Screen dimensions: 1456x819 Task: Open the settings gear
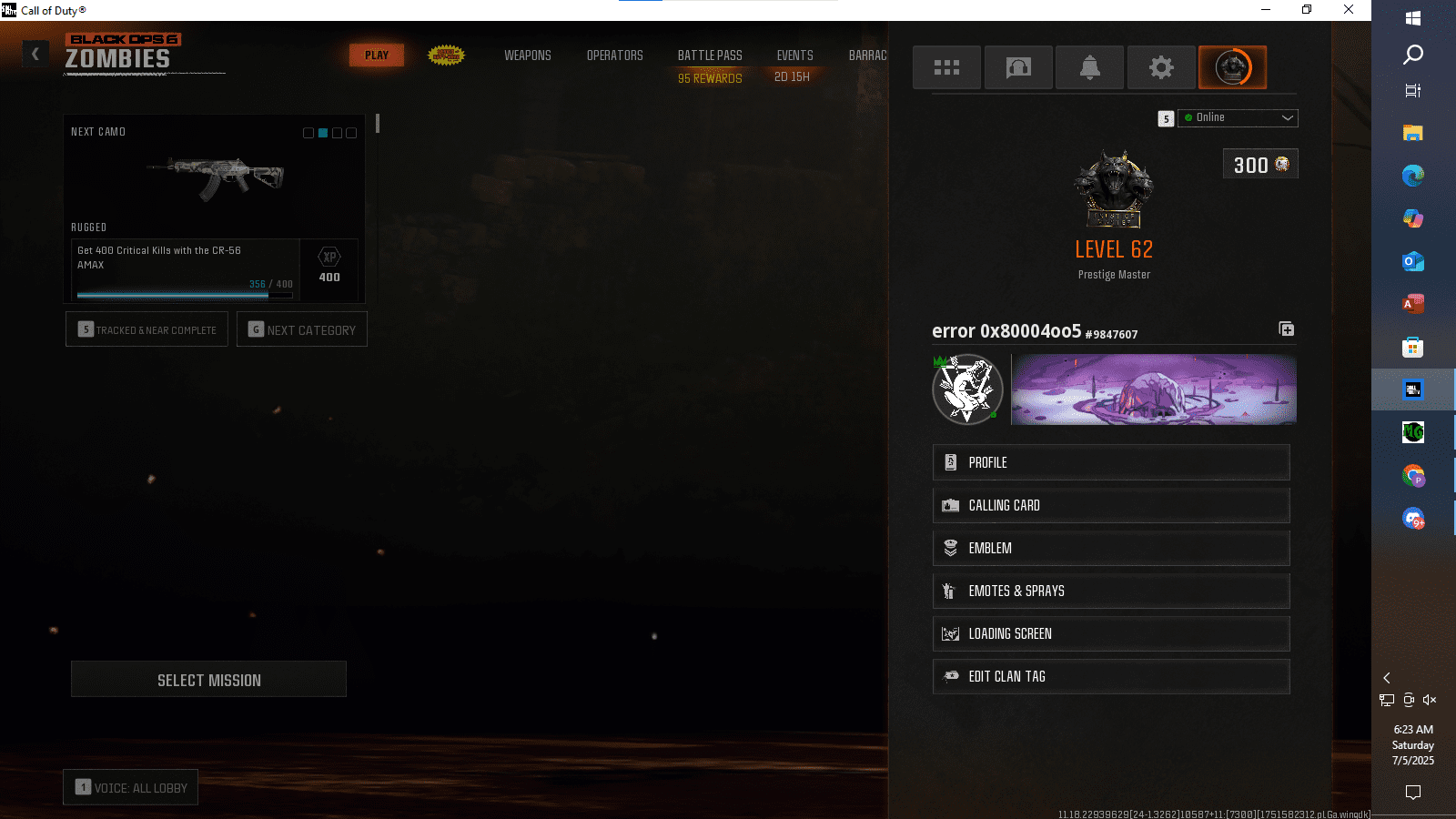point(1161,66)
